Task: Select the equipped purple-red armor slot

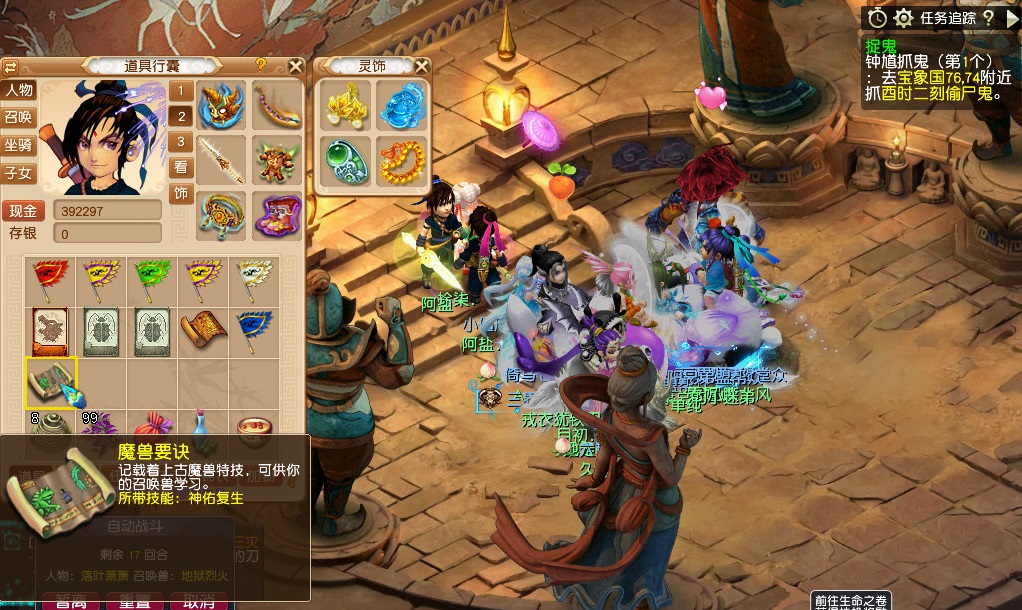Action: point(277,214)
